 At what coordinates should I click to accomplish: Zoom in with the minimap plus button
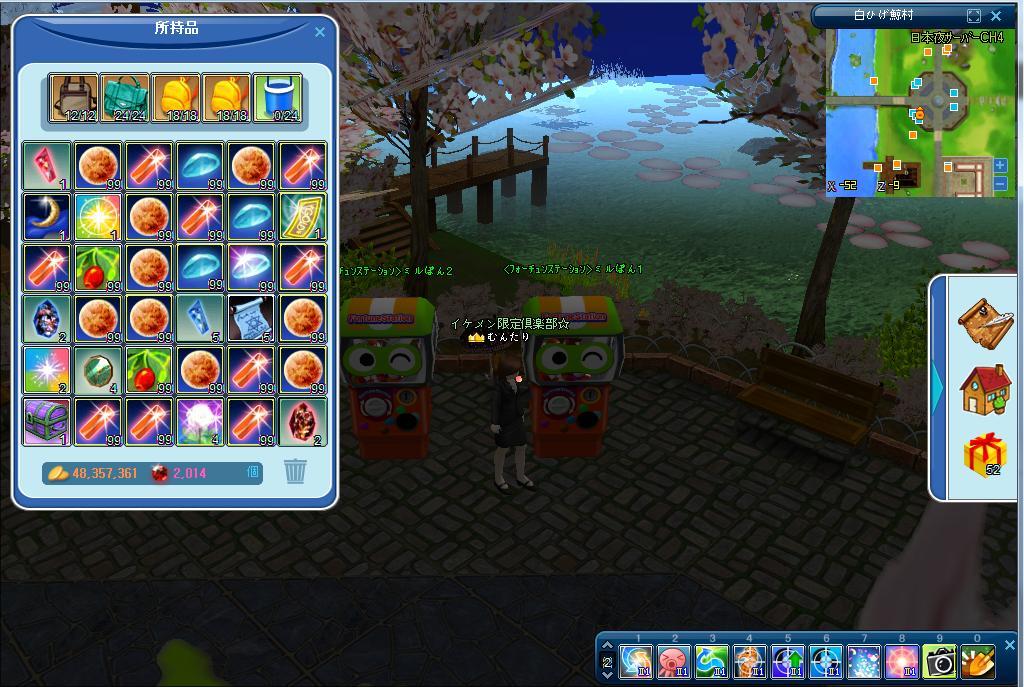(1001, 166)
